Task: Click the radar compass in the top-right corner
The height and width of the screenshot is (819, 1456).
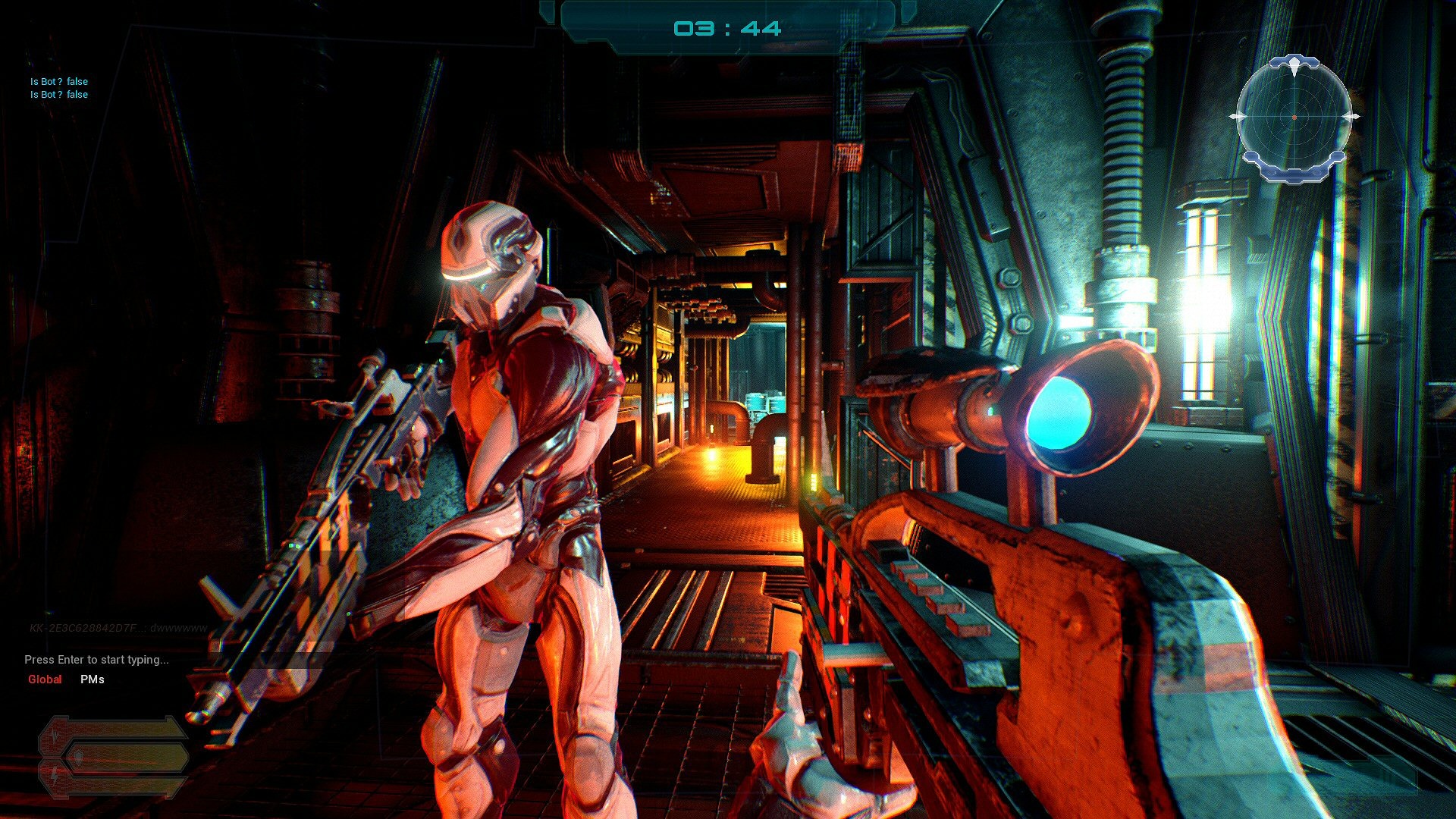Action: pos(1294,118)
